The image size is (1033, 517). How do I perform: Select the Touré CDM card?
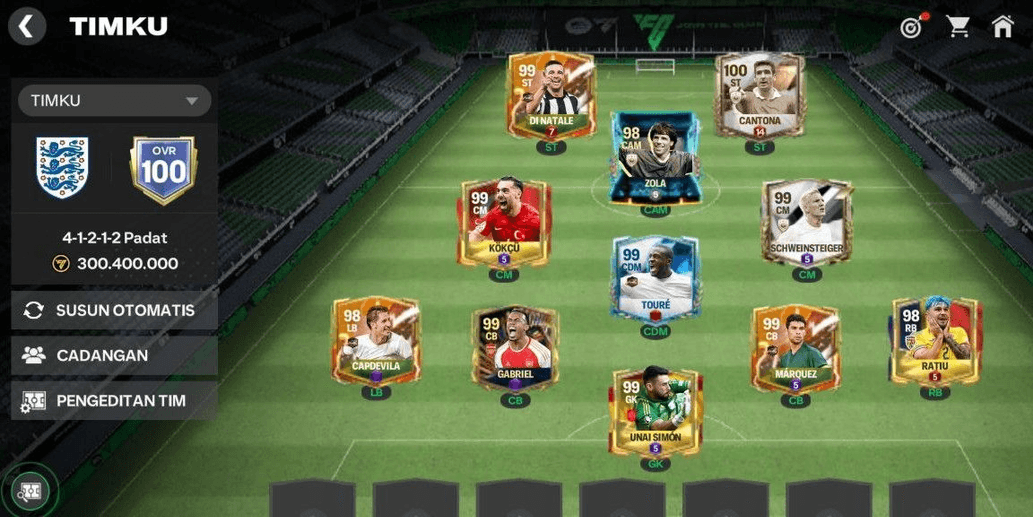pos(655,278)
